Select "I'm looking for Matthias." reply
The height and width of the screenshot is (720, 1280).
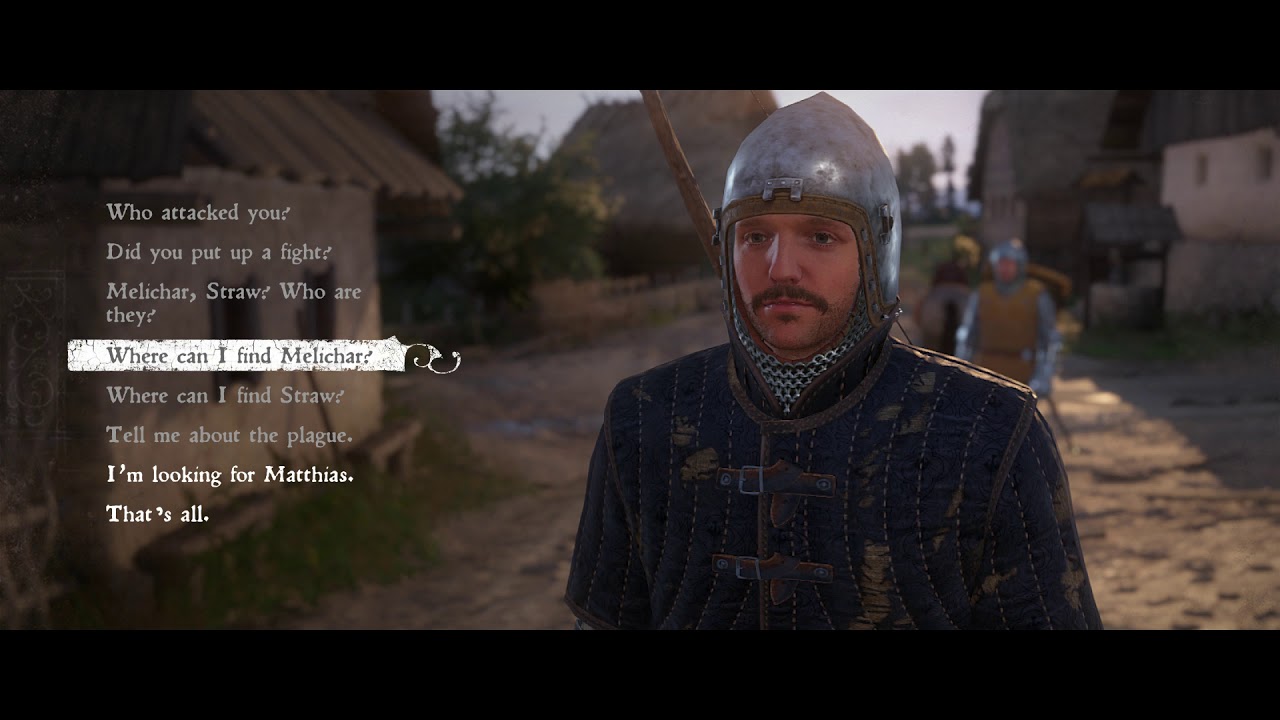tap(229, 475)
